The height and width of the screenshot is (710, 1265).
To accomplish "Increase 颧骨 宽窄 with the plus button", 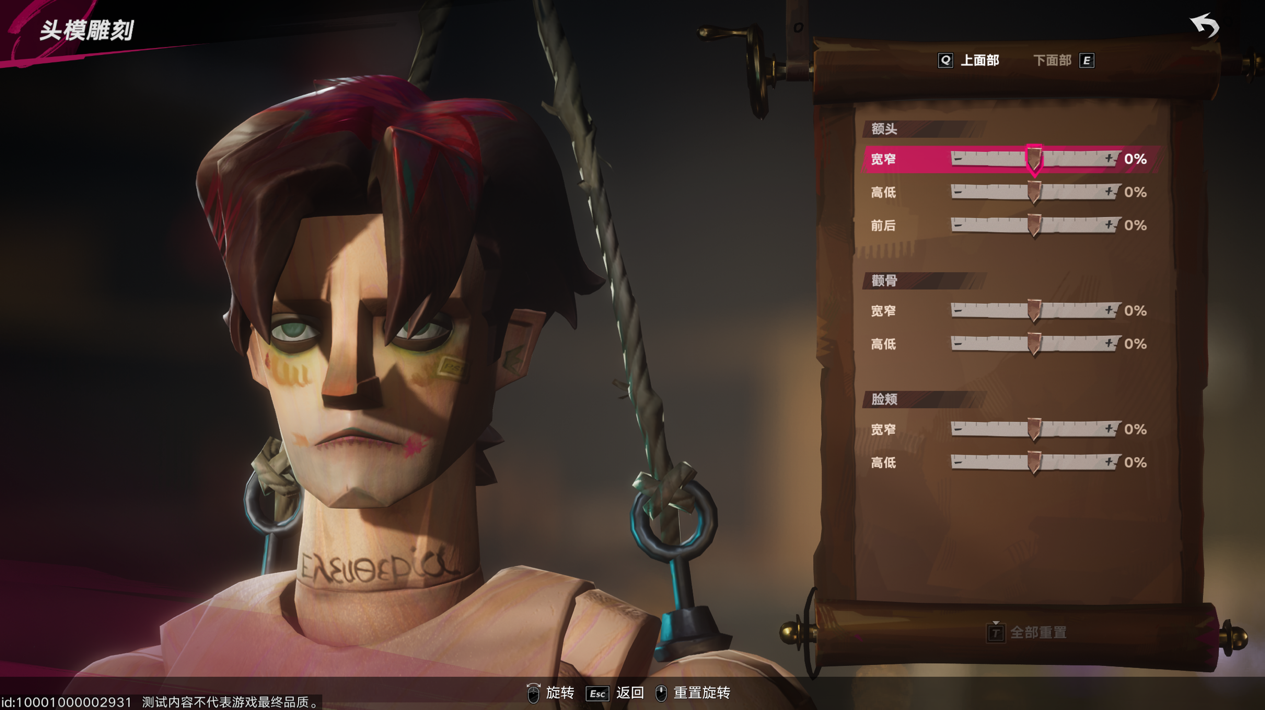I will [1109, 311].
